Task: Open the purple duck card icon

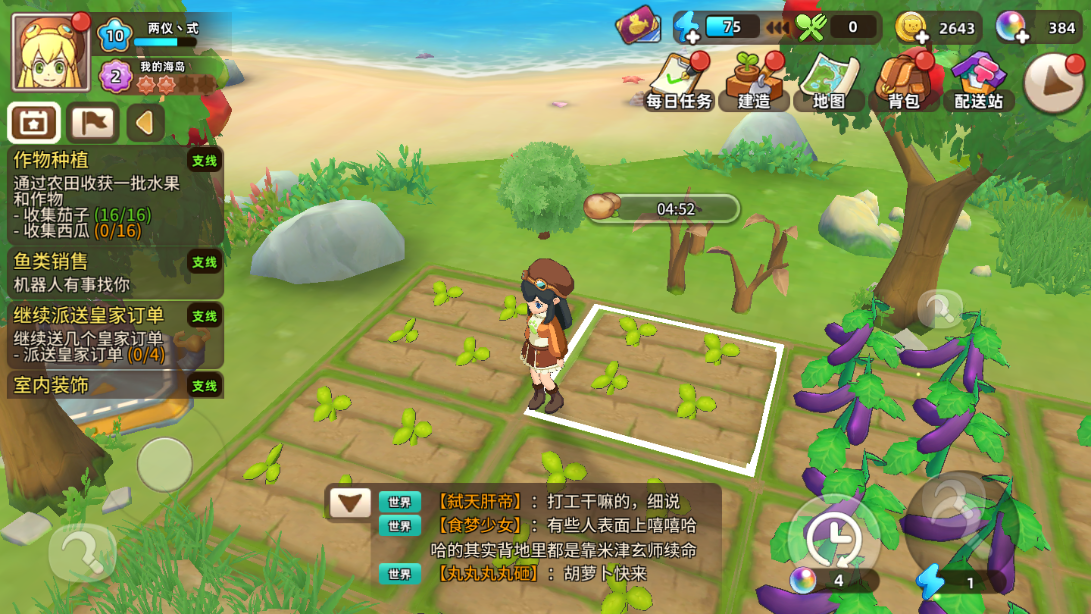Action: [x=636, y=26]
